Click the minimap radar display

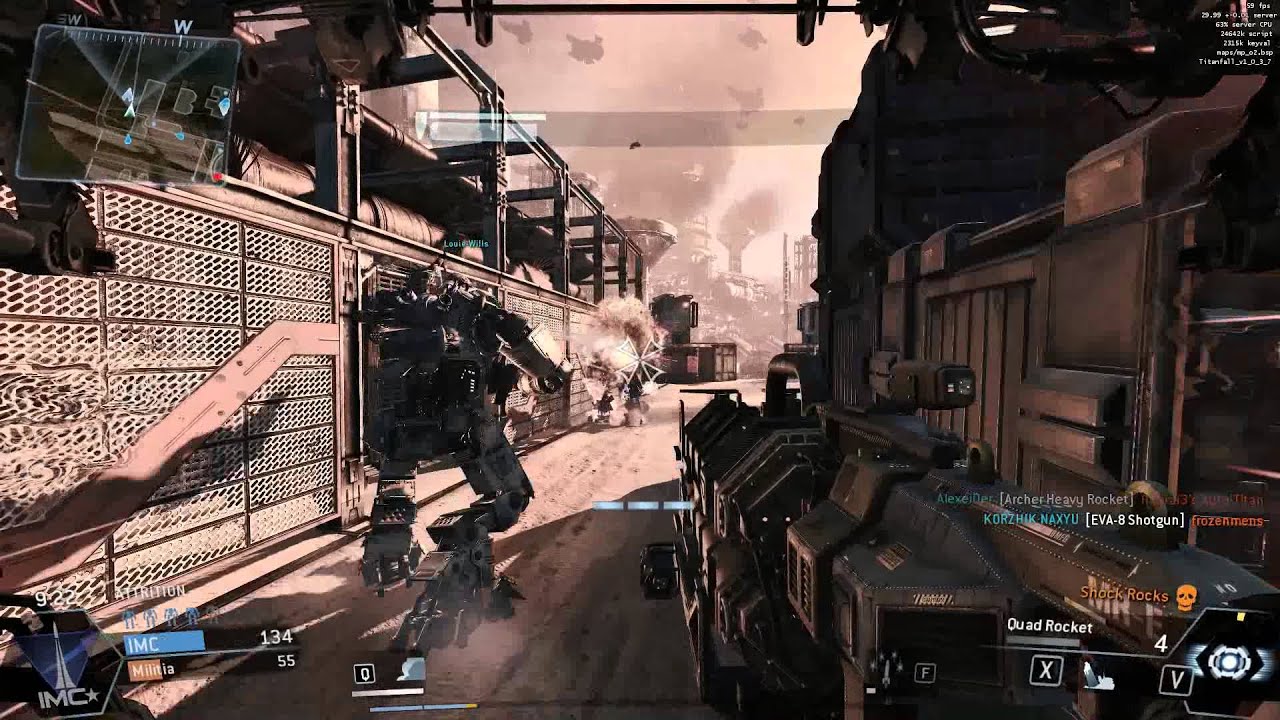coord(128,103)
